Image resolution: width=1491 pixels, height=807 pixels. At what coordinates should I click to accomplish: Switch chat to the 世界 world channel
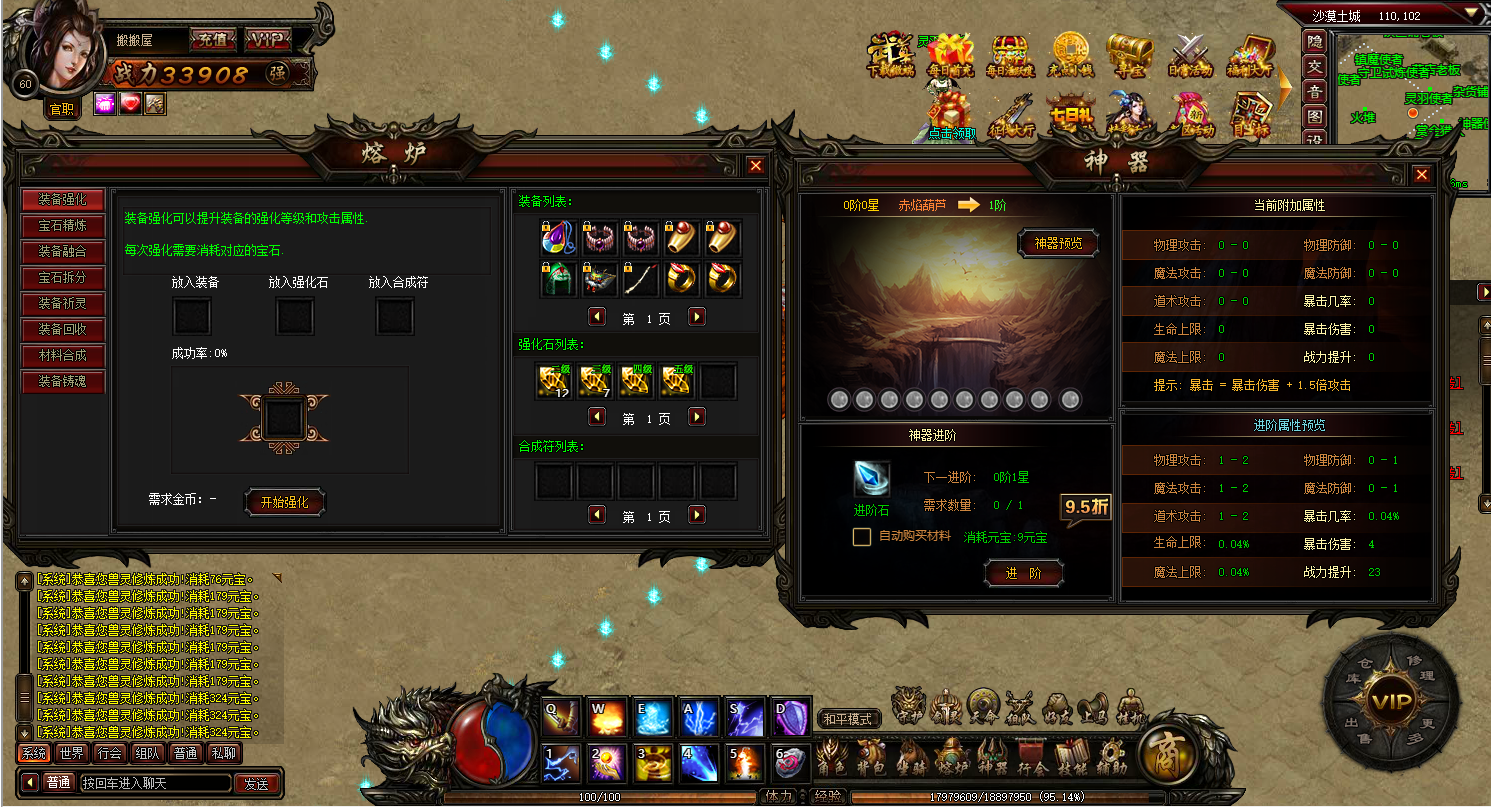click(x=72, y=753)
